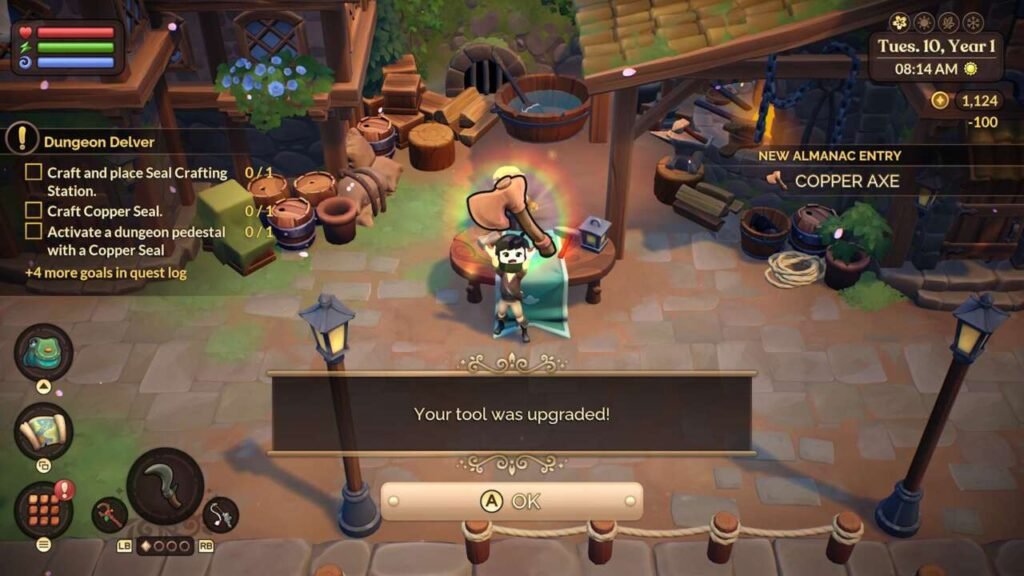
Task: Select the sickle tool in the center wheel
Action: pos(165,487)
